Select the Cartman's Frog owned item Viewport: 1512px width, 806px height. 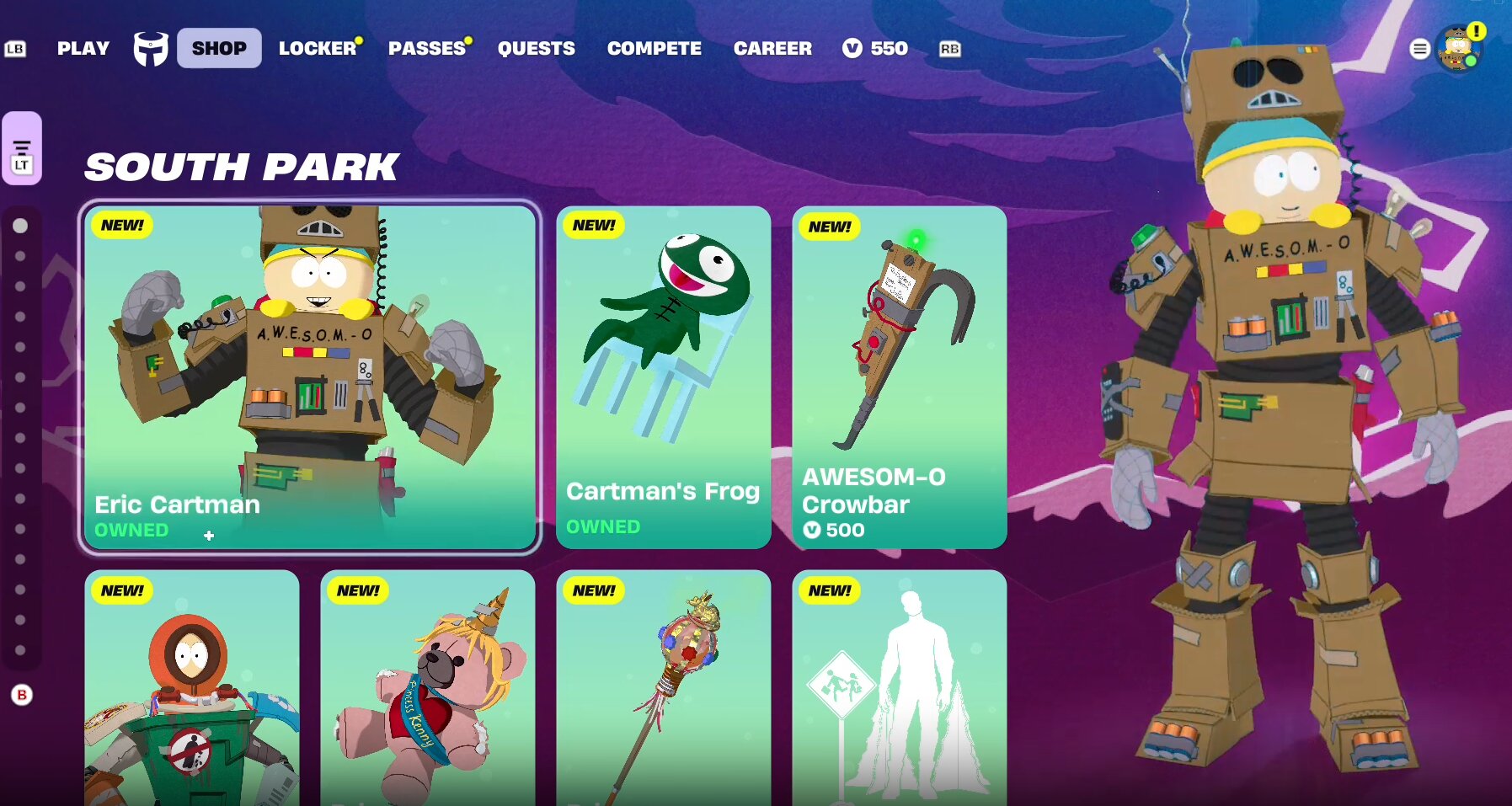[663, 376]
